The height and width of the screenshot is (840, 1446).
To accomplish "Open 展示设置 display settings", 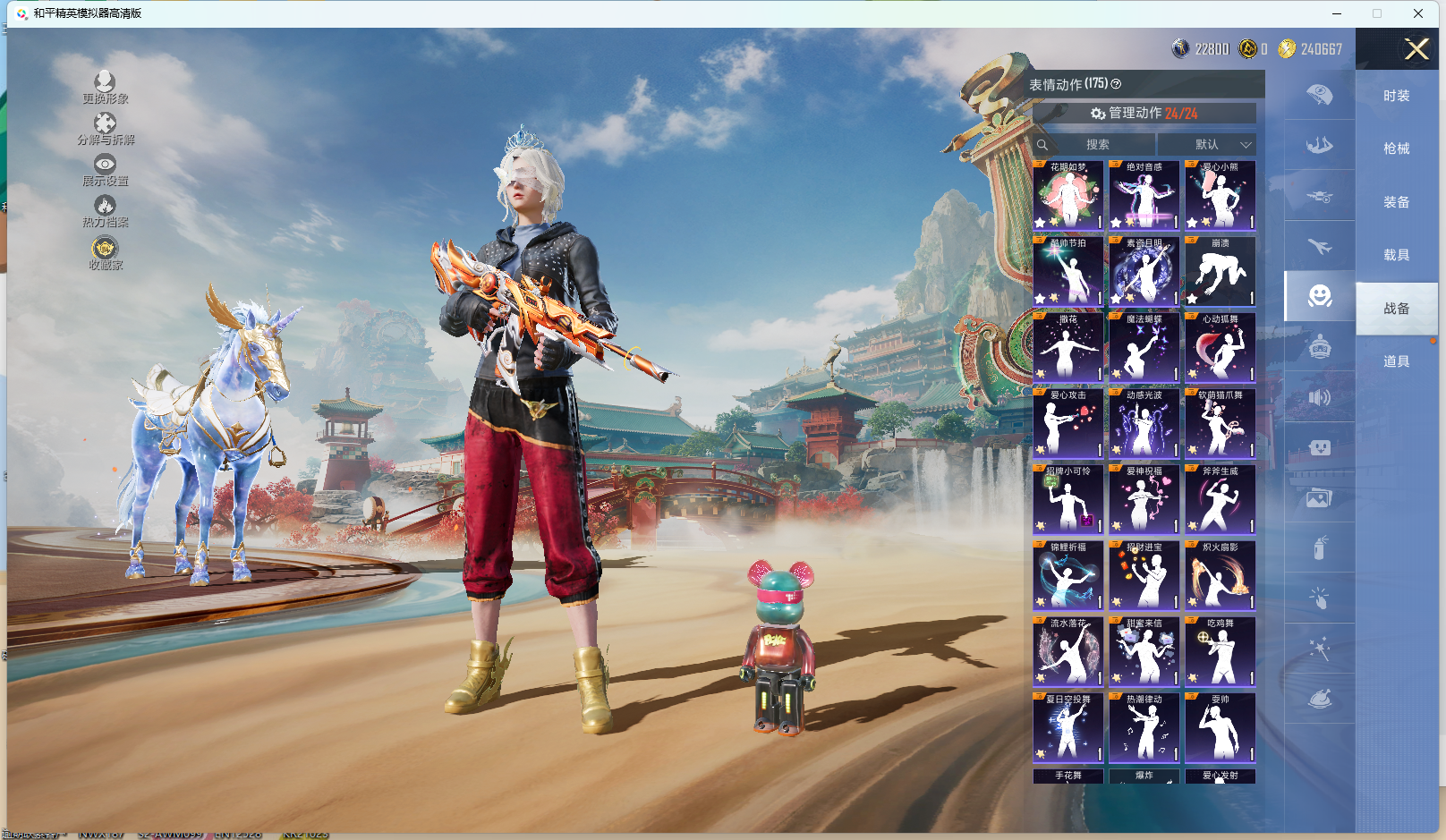I will click(x=105, y=170).
